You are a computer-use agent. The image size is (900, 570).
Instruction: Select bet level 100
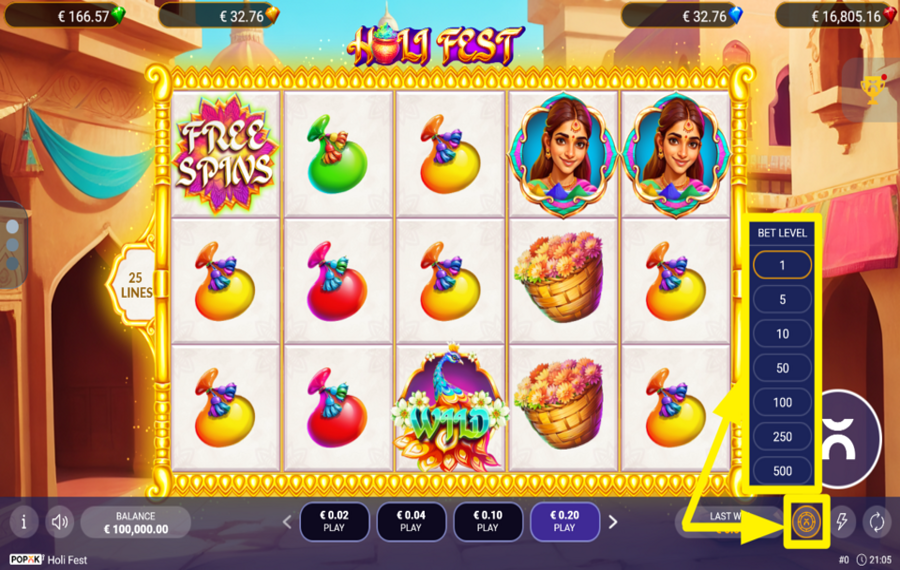tap(782, 402)
